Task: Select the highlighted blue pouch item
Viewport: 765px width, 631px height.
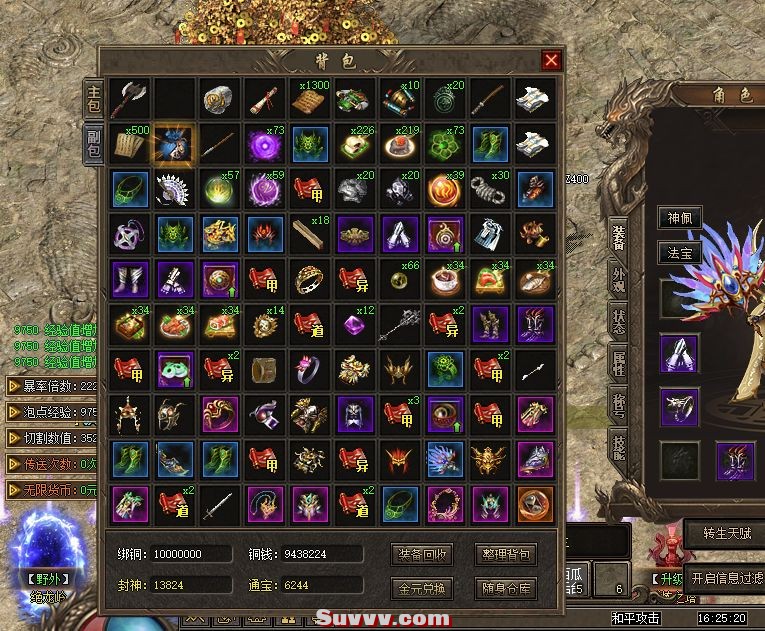Action: point(174,145)
